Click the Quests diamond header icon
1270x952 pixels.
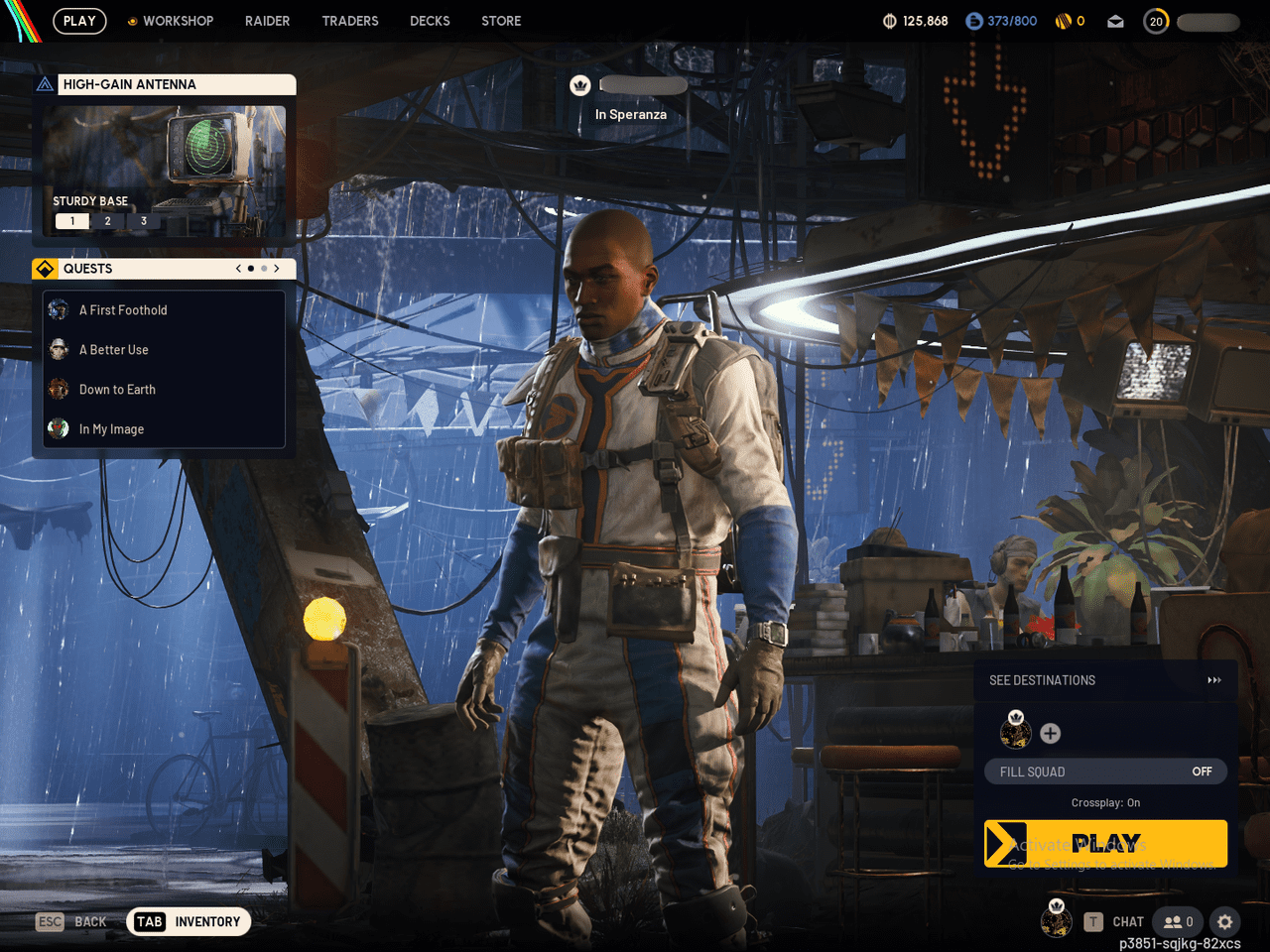[45, 268]
